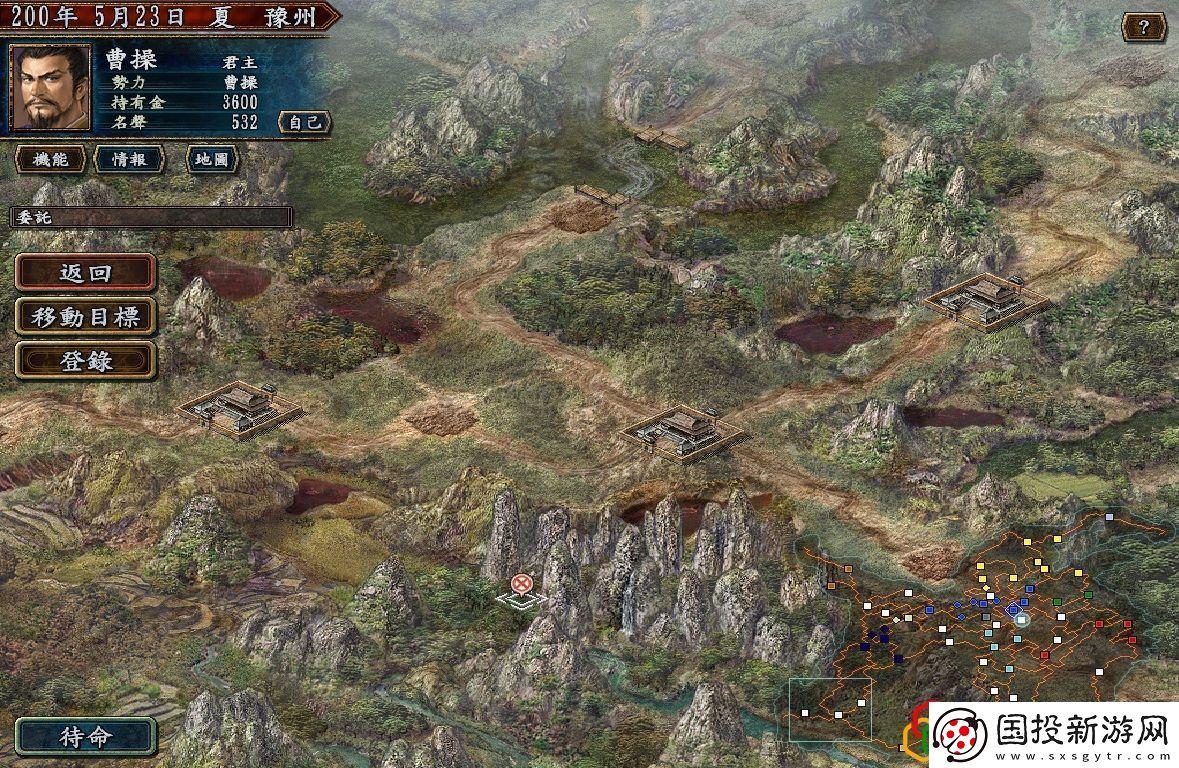Click Cao Cao's portrait
The width and height of the screenshot is (1179, 768).
[50, 88]
